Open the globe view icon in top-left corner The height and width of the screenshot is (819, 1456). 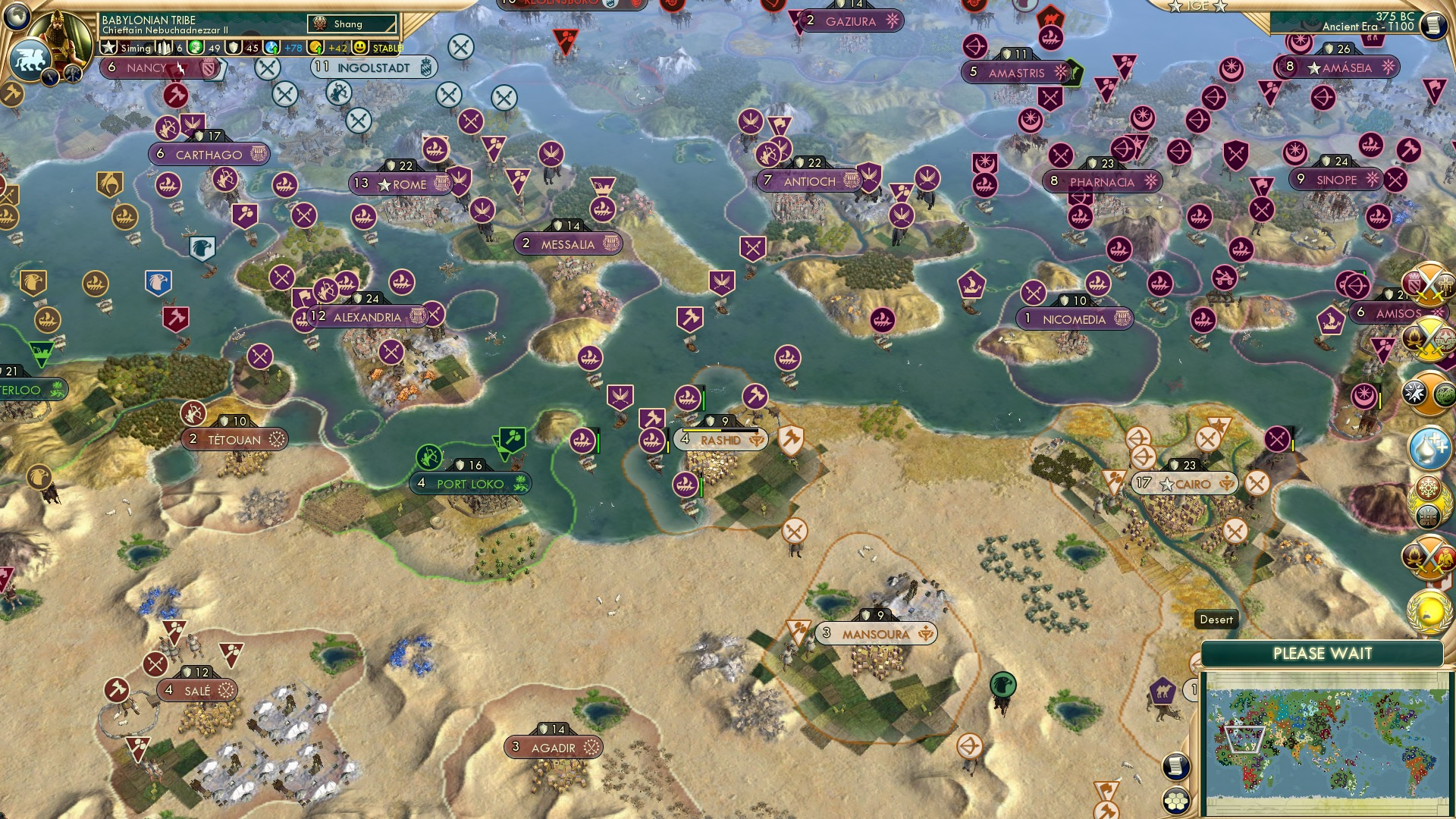click(15, 17)
